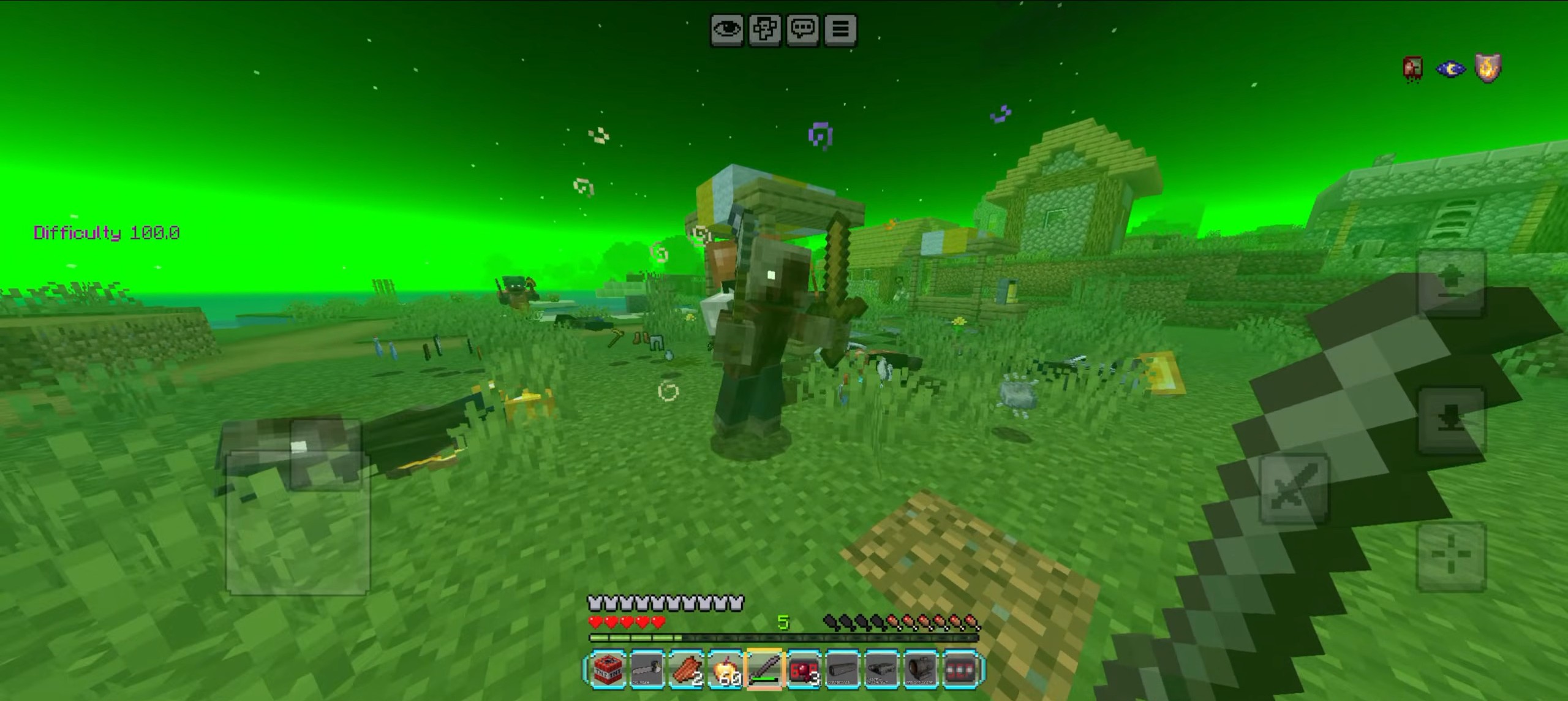Open the emote menu button
Image resolution: width=1568 pixels, height=701 pixels.
click(765, 29)
